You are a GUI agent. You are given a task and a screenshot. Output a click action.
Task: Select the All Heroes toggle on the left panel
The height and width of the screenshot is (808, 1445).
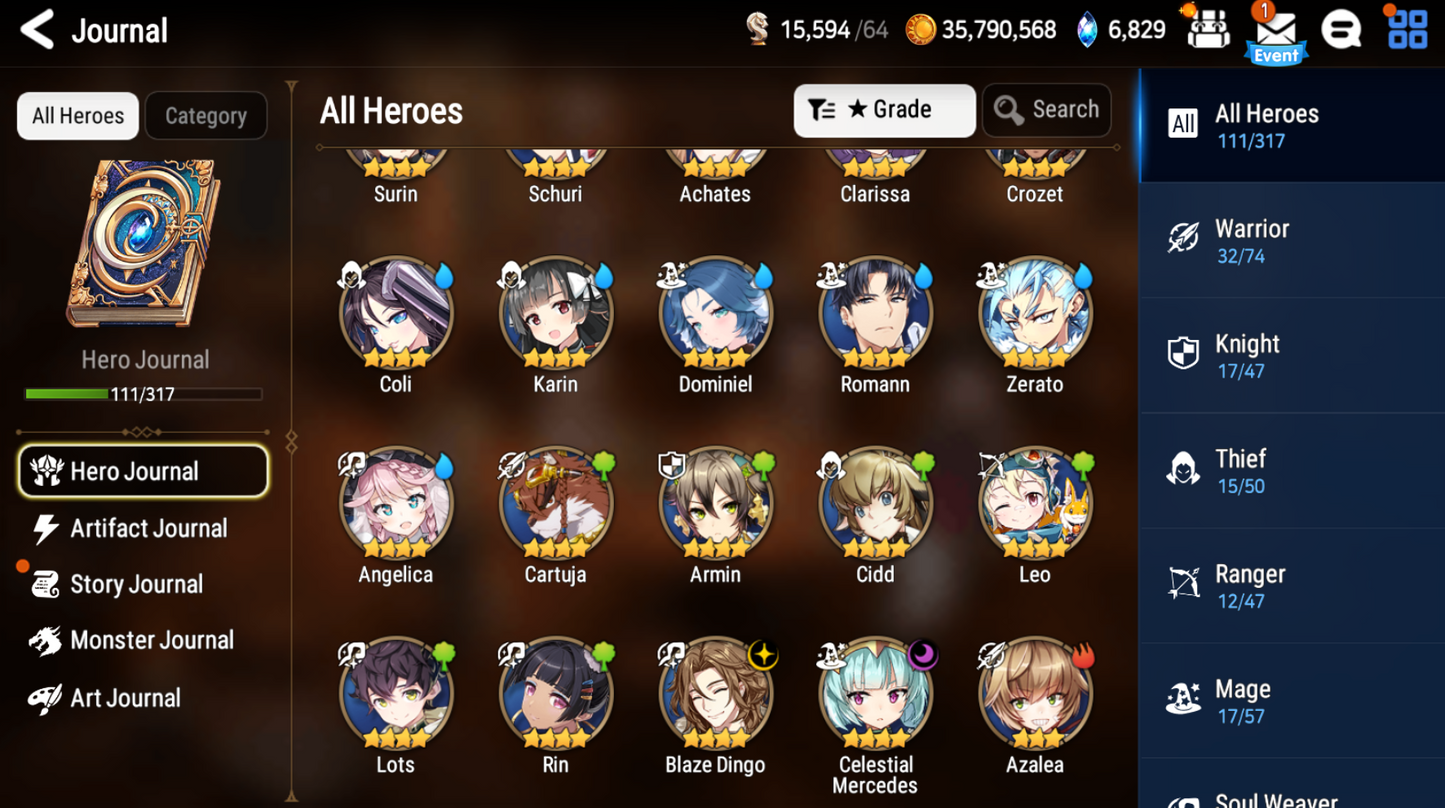pyautogui.click(x=77, y=115)
